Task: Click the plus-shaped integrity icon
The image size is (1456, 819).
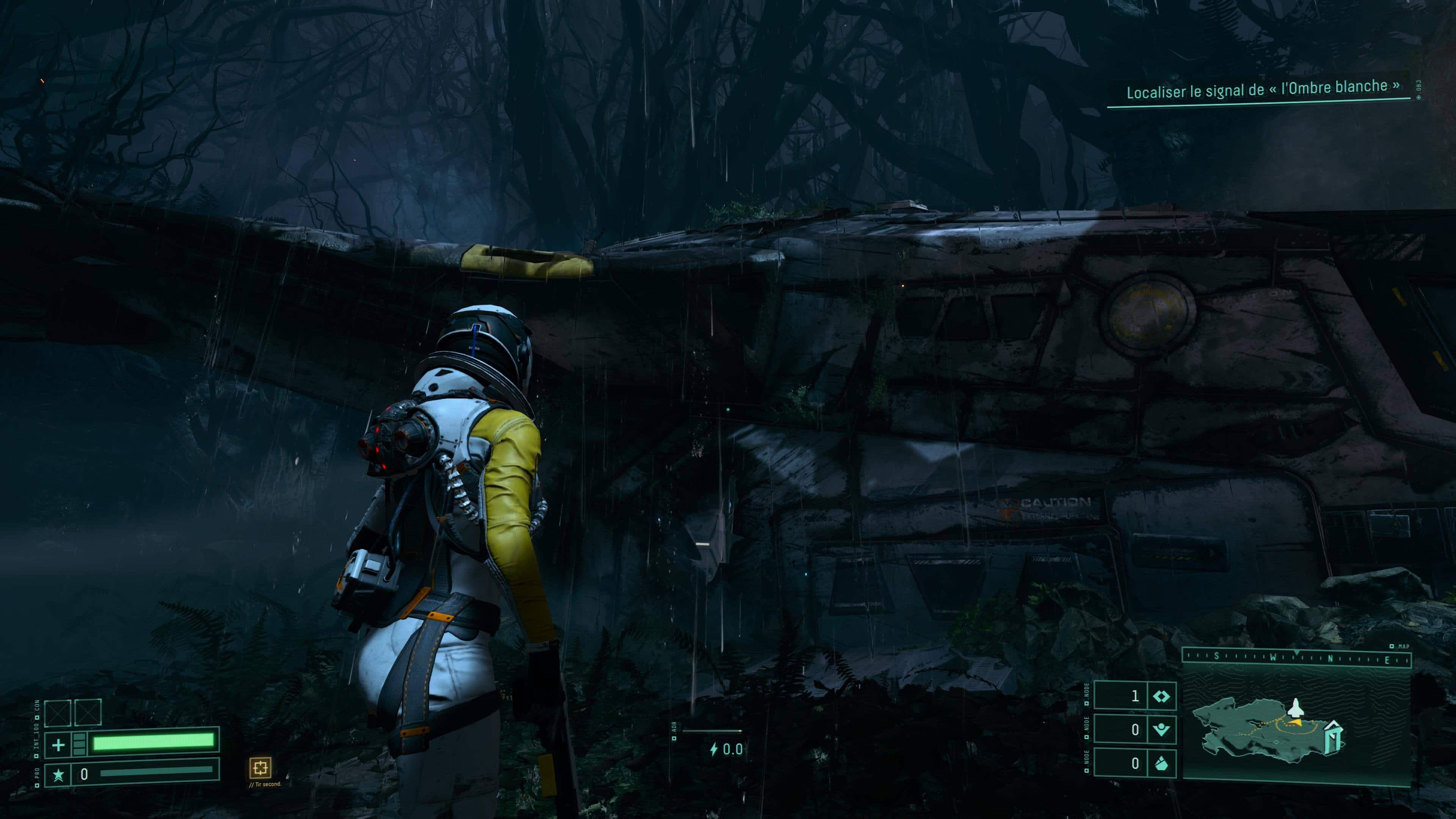Action: click(x=58, y=745)
